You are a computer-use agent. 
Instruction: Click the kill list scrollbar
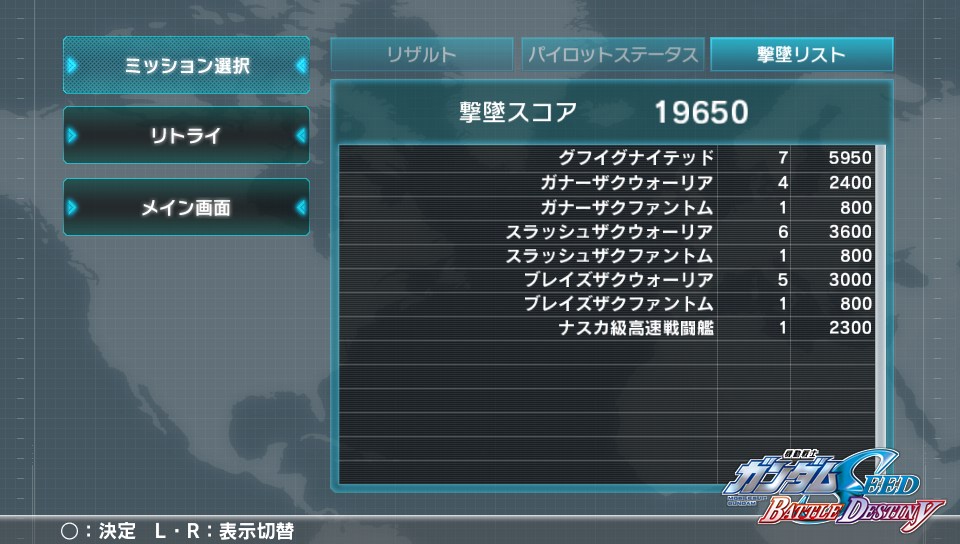[x=880, y=300]
